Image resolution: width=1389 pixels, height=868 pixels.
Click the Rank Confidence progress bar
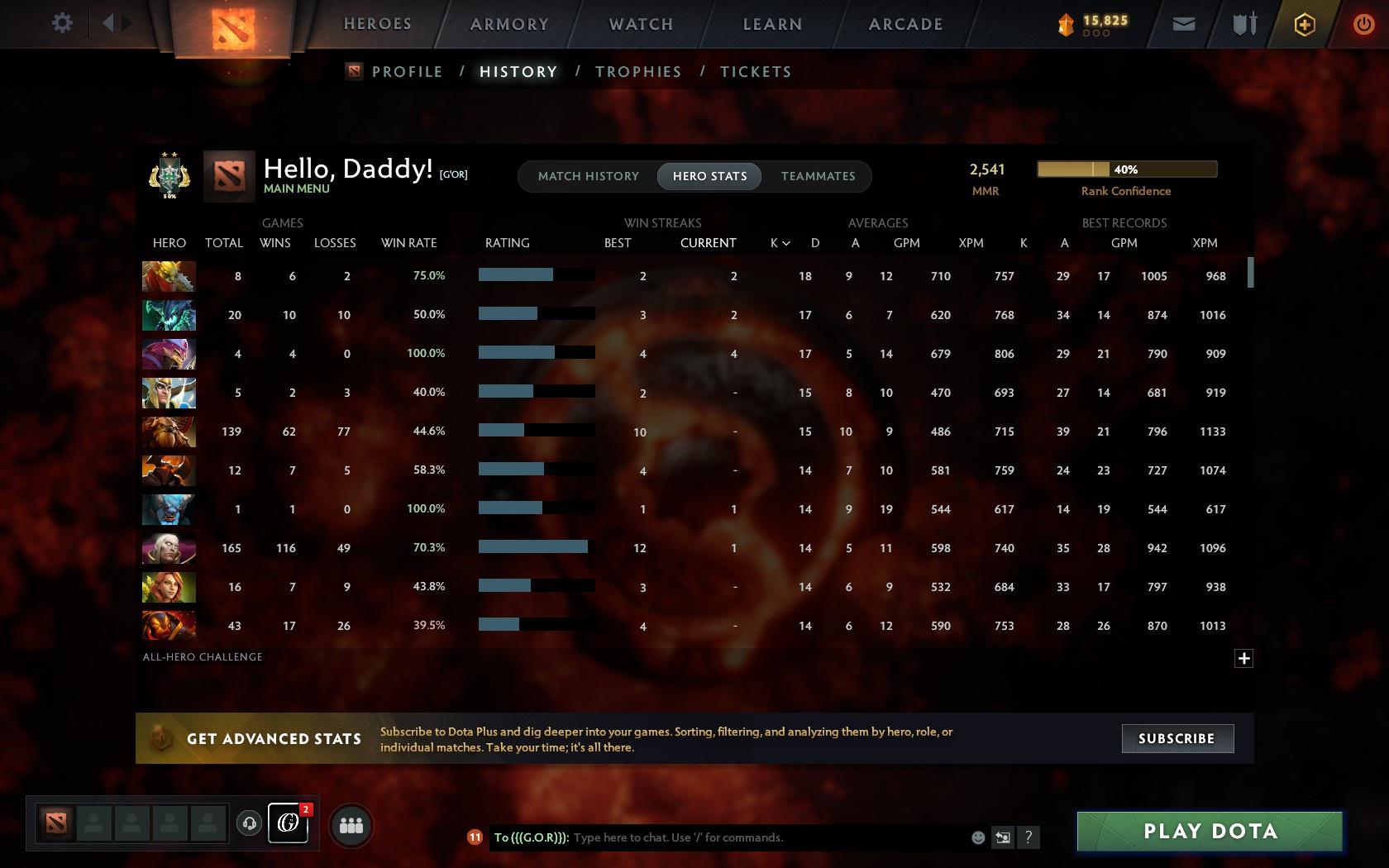point(1126,169)
